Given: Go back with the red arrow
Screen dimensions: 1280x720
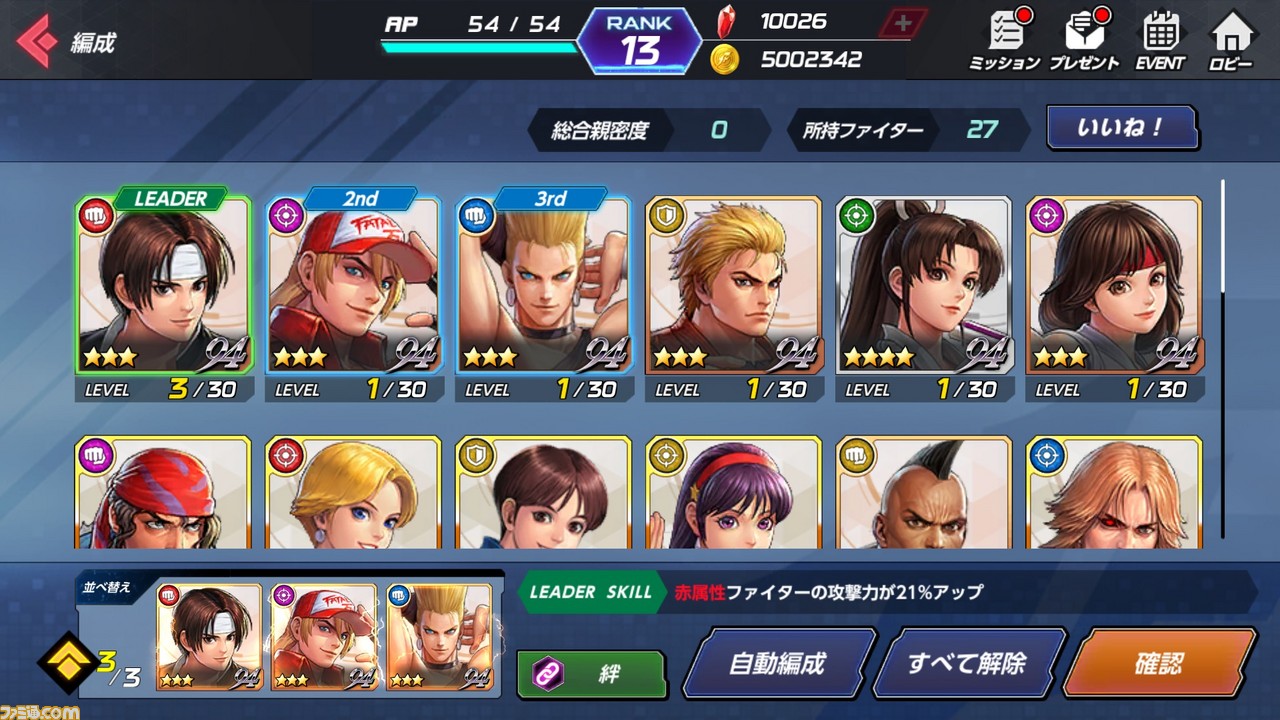Looking at the screenshot, I should [37, 41].
